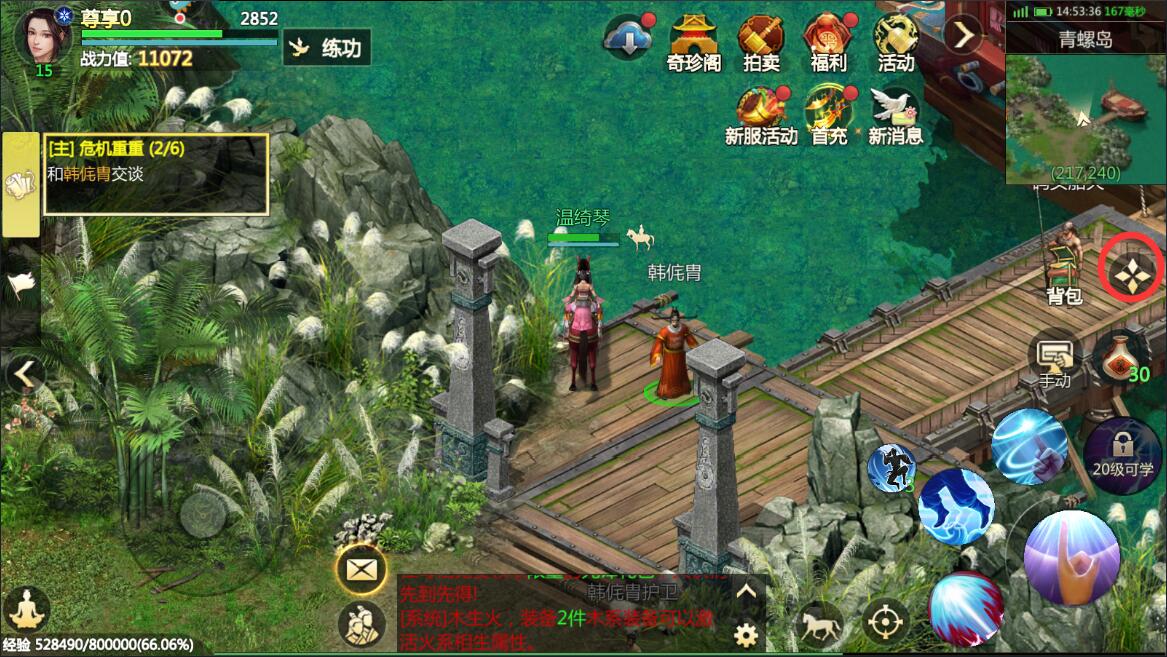Use the health potion with count 30
The height and width of the screenshot is (657, 1167).
pos(1120,358)
